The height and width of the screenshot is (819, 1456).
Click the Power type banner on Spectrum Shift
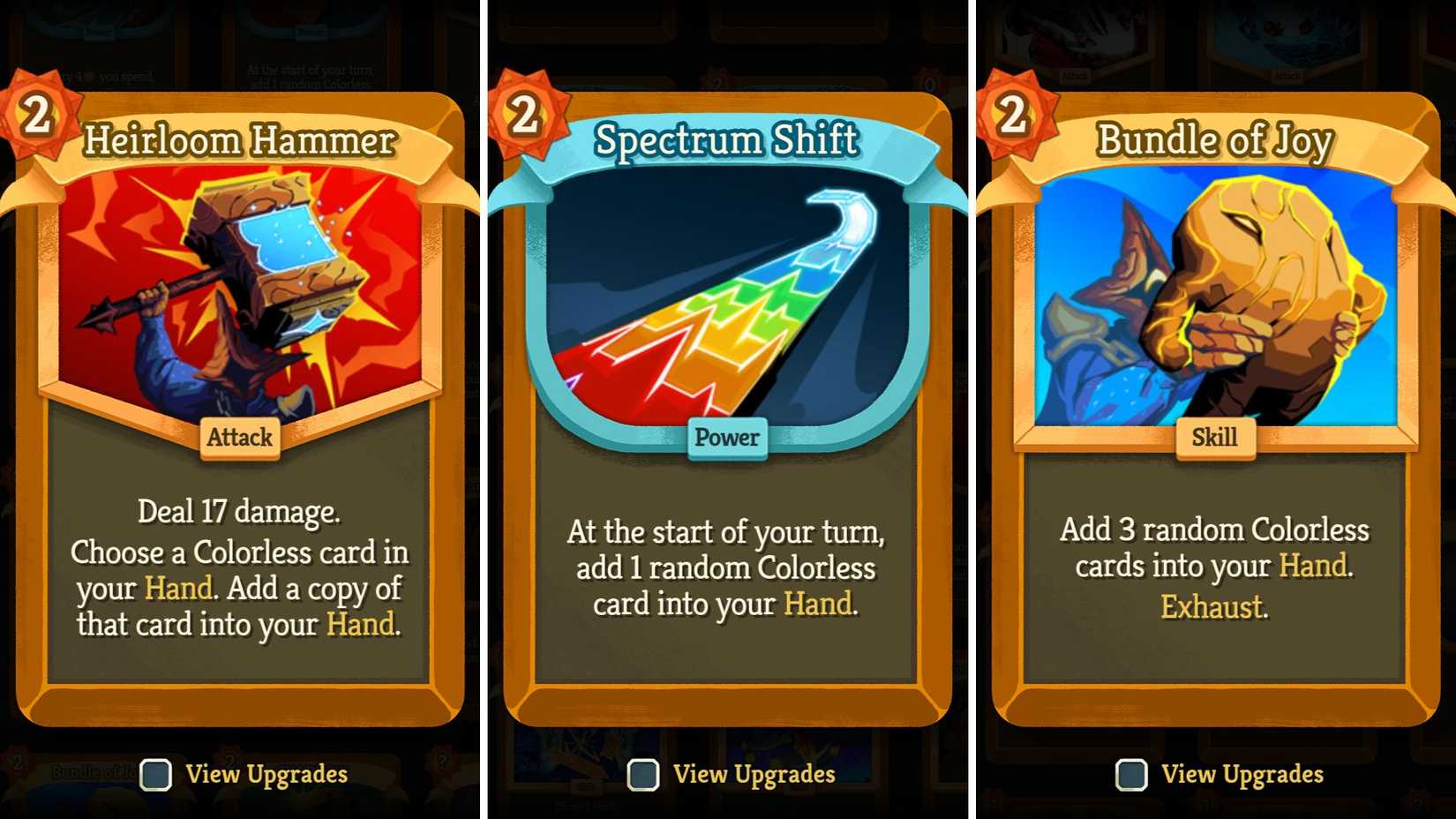point(725,438)
